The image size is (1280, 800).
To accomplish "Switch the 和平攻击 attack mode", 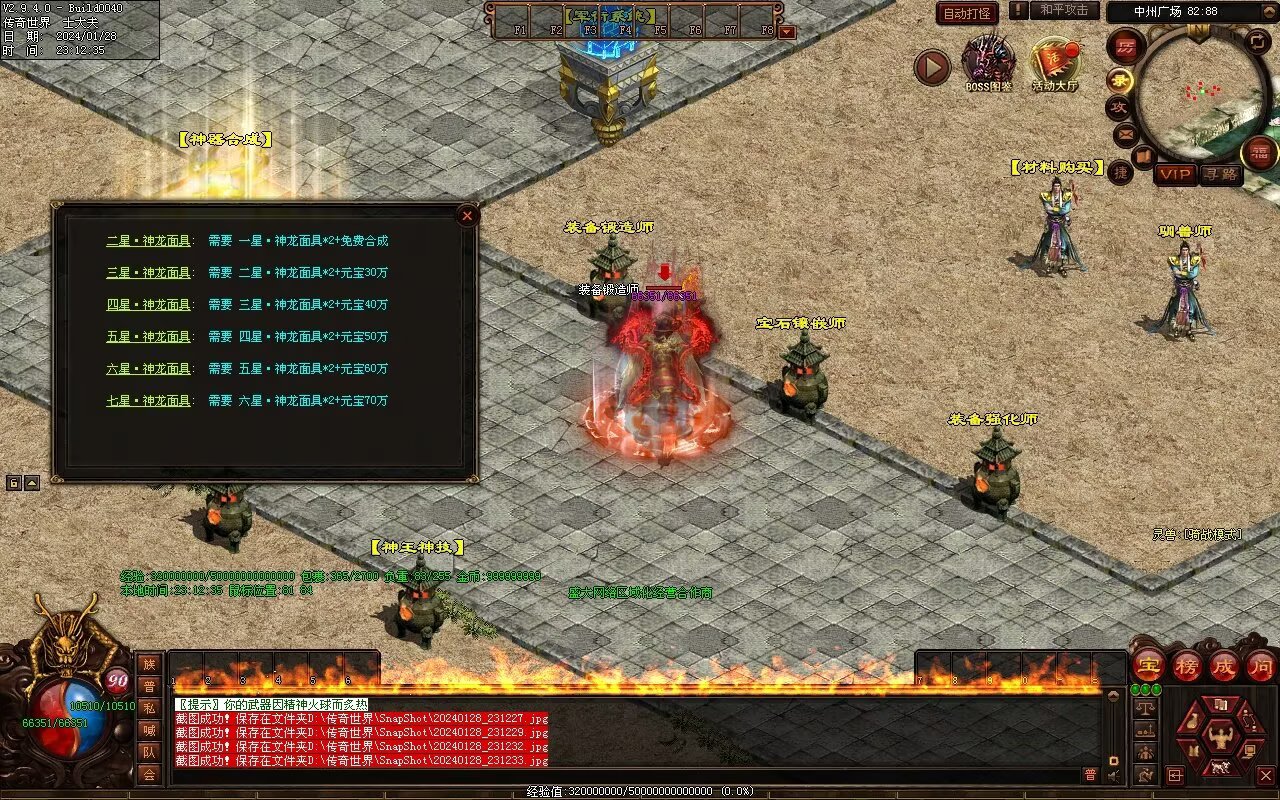I will click(1063, 11).
